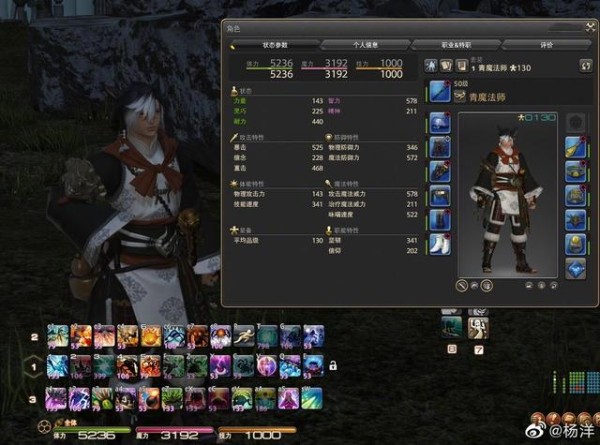Select the main-hand cane weapon slot
The height and width of the screenshot is (445, 600).
pyautogui.click(x=441, y=94)
